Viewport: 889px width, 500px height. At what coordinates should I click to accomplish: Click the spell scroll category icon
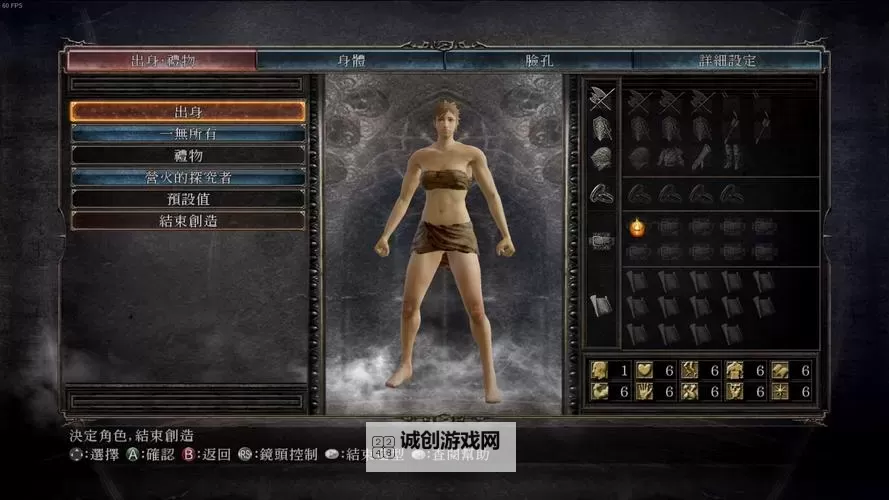tap(601, 305)
